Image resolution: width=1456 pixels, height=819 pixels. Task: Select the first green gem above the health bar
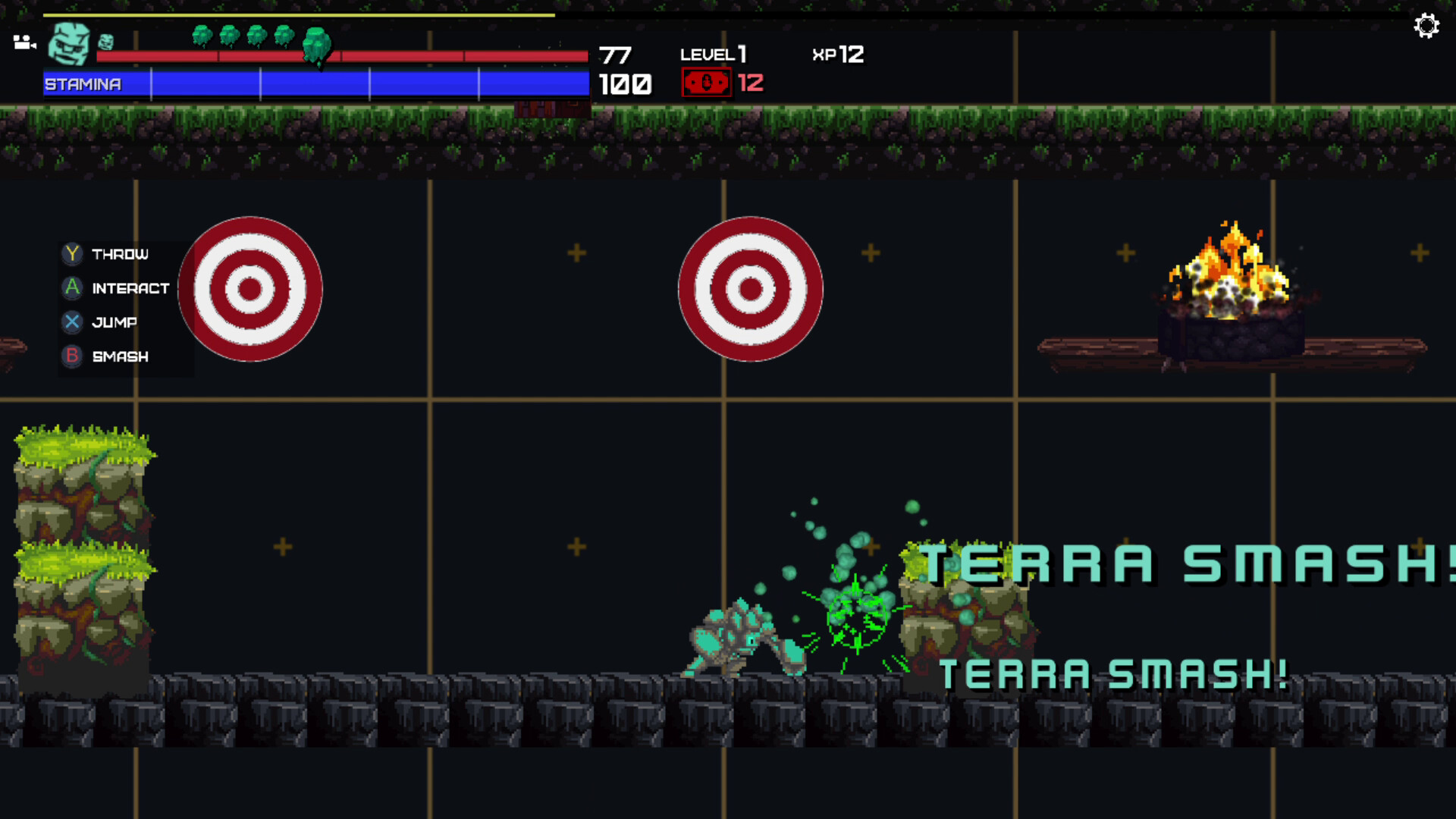point(202,34)
